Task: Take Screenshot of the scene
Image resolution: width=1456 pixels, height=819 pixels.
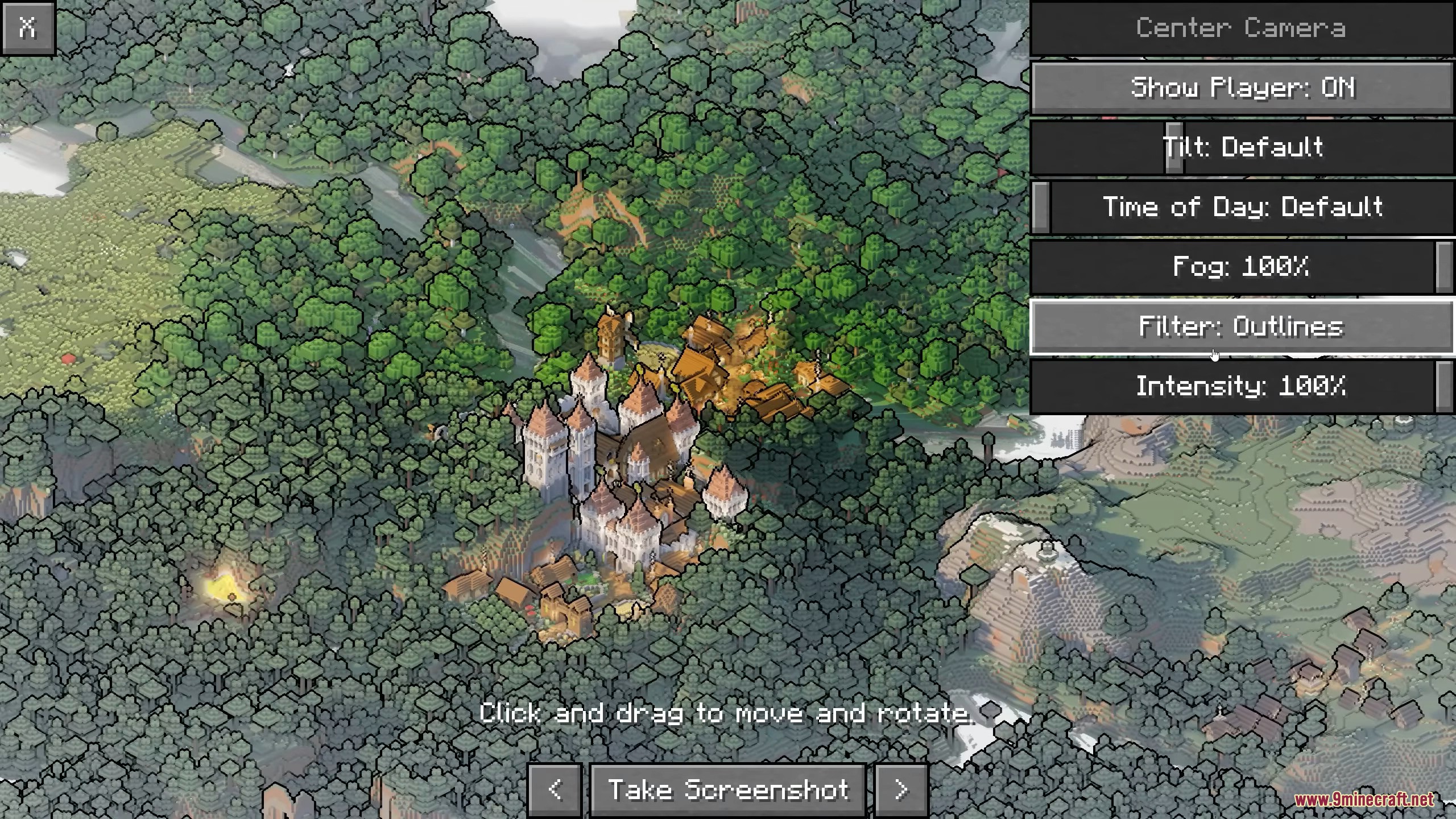Action: tap(728, 790)
